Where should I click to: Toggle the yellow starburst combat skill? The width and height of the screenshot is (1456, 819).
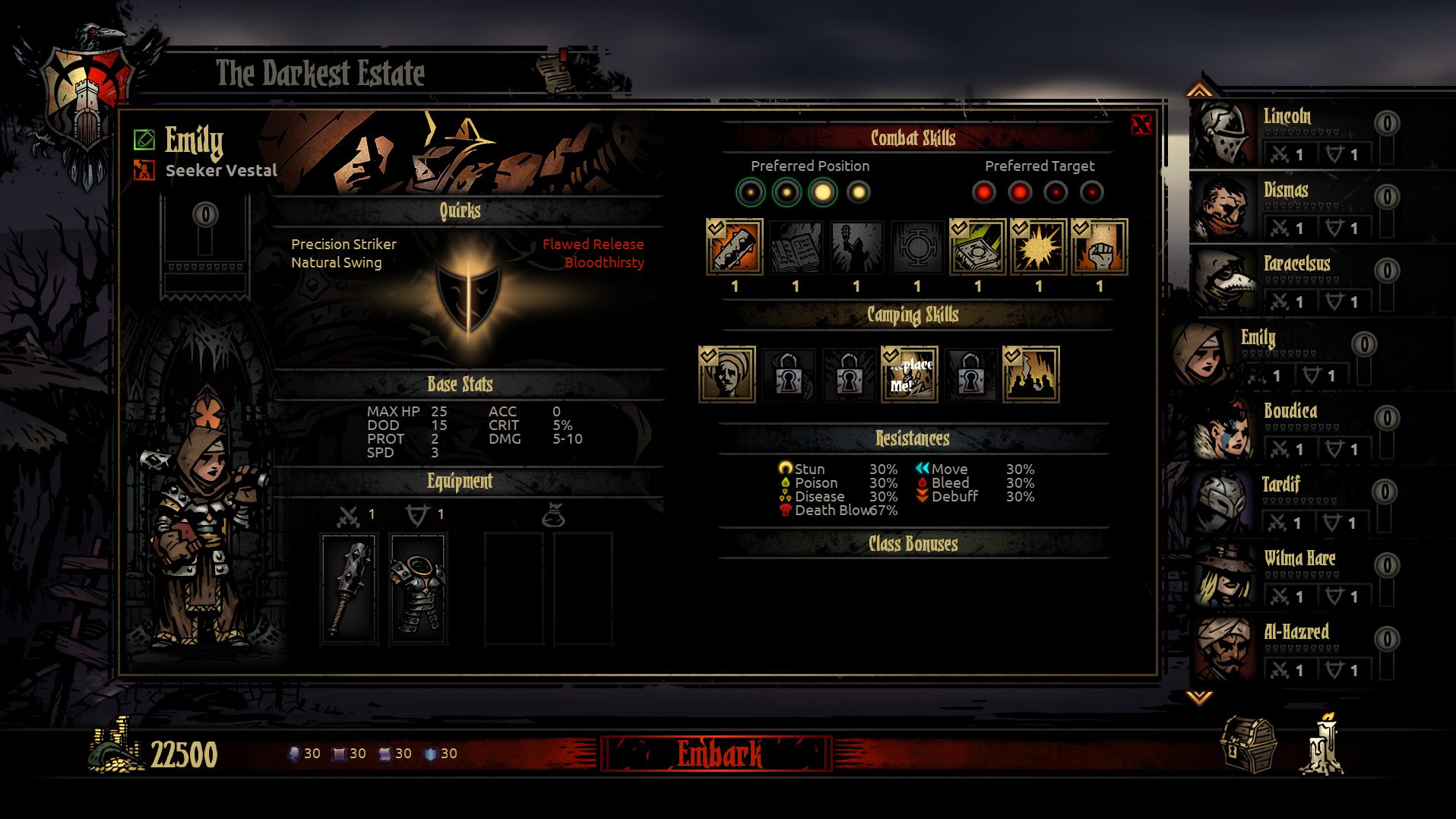1038,247
